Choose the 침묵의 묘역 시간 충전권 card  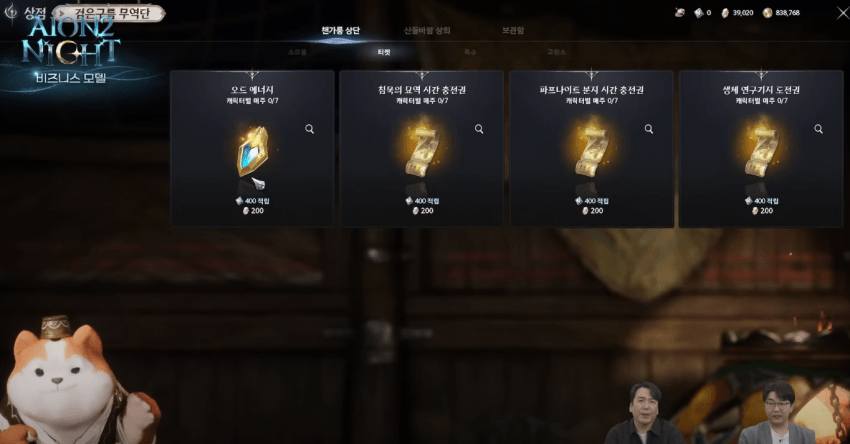(422, 149)
